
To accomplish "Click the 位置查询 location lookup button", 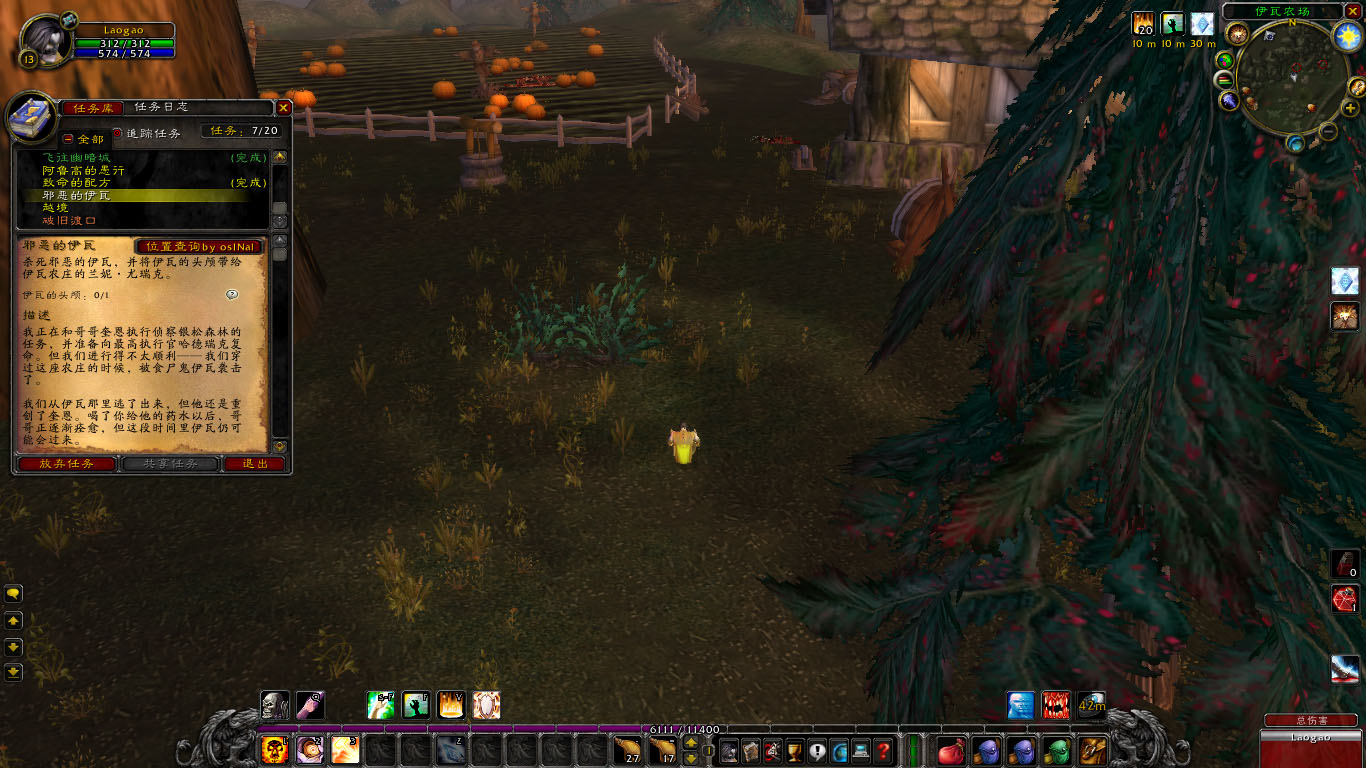I will tap(199, 247).
